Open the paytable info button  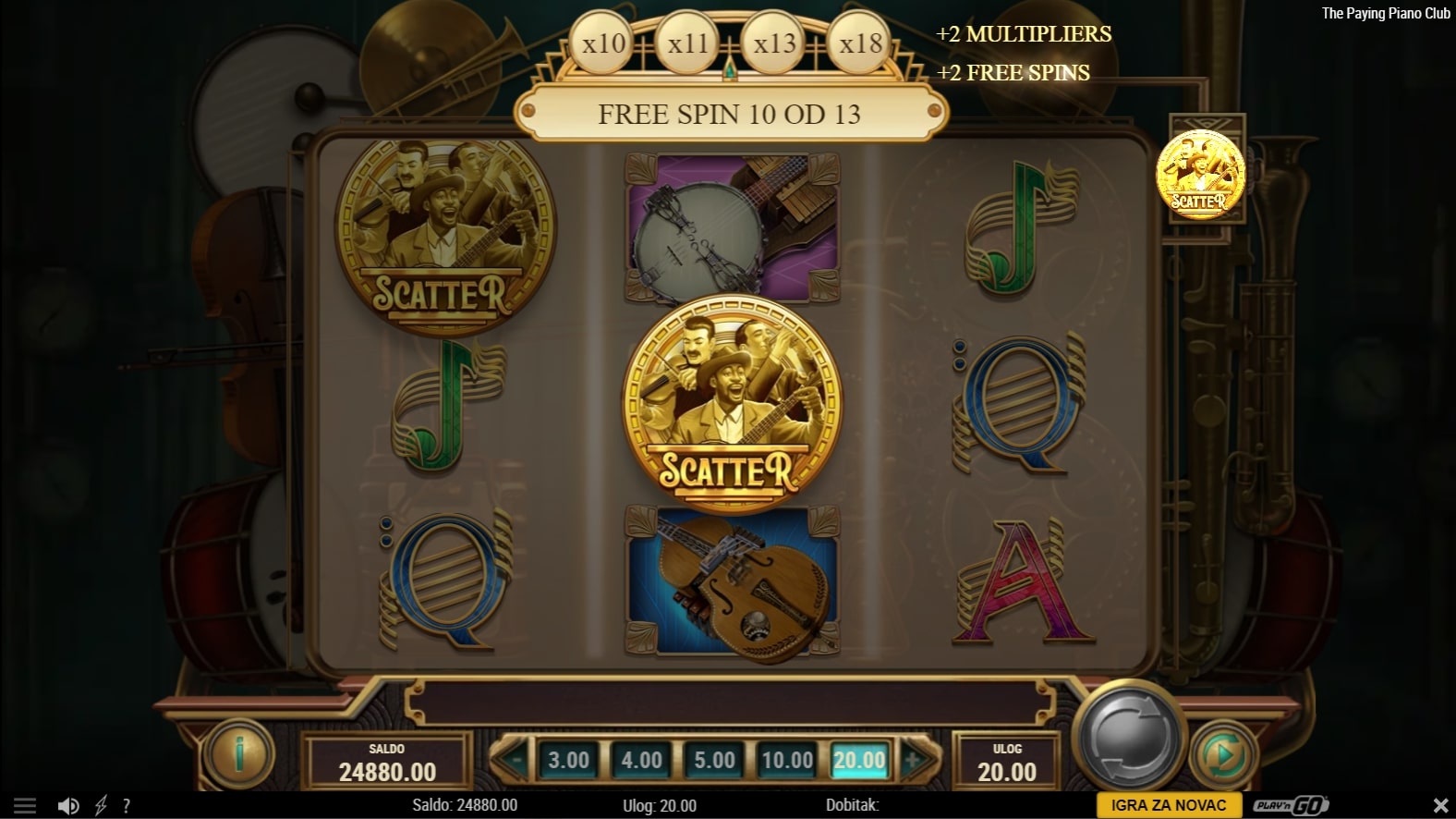click(x=238, y=754)
